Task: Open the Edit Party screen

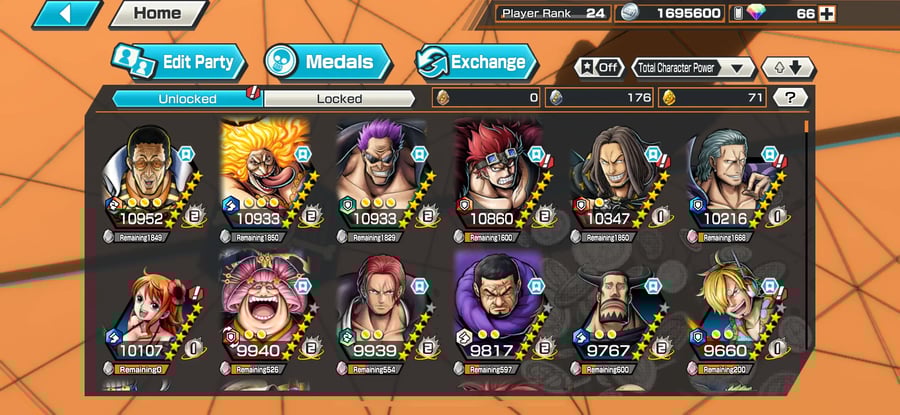Action: click(x=176, y=62)
